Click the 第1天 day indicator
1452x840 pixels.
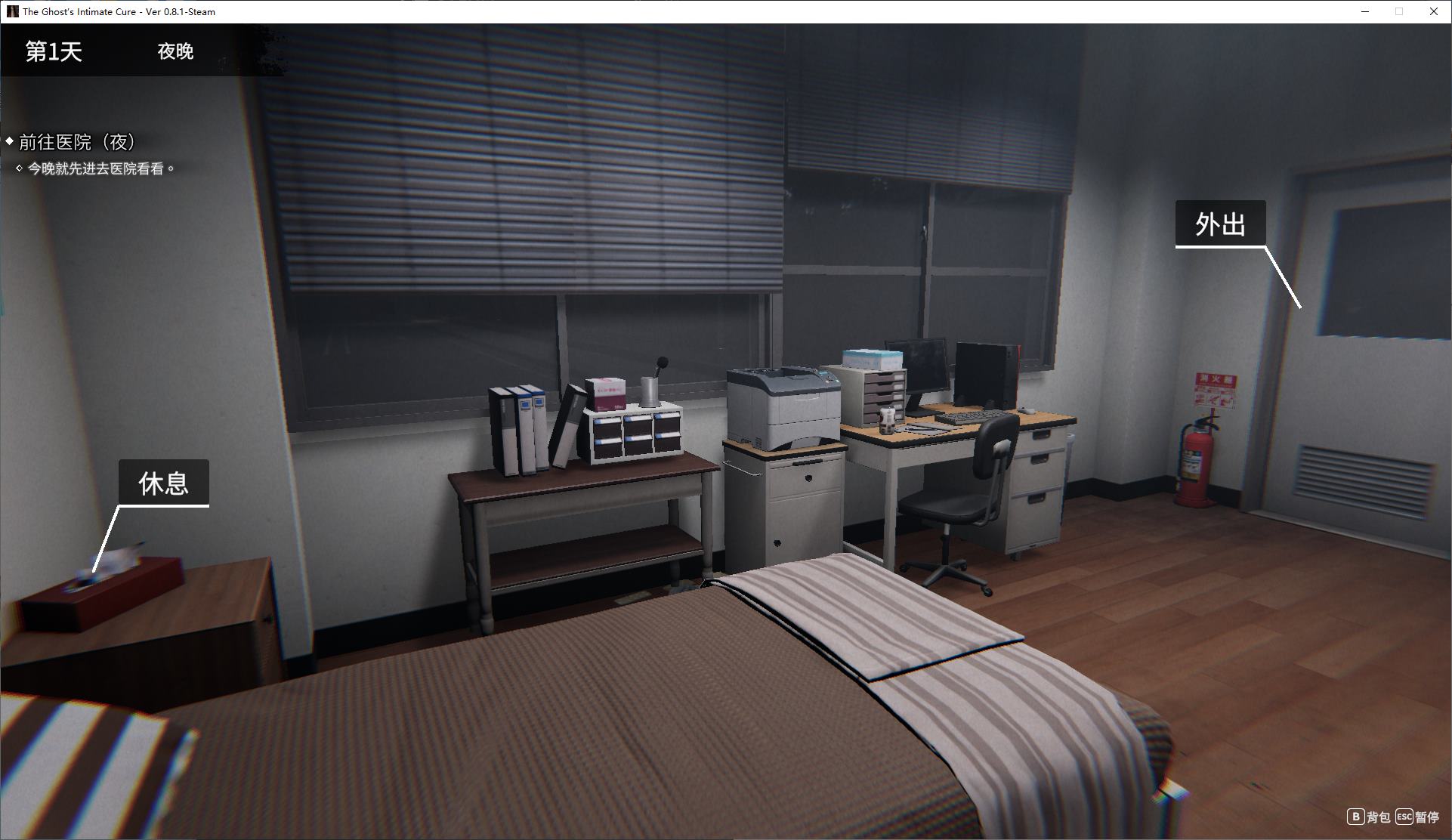click(x=53, y=52)
